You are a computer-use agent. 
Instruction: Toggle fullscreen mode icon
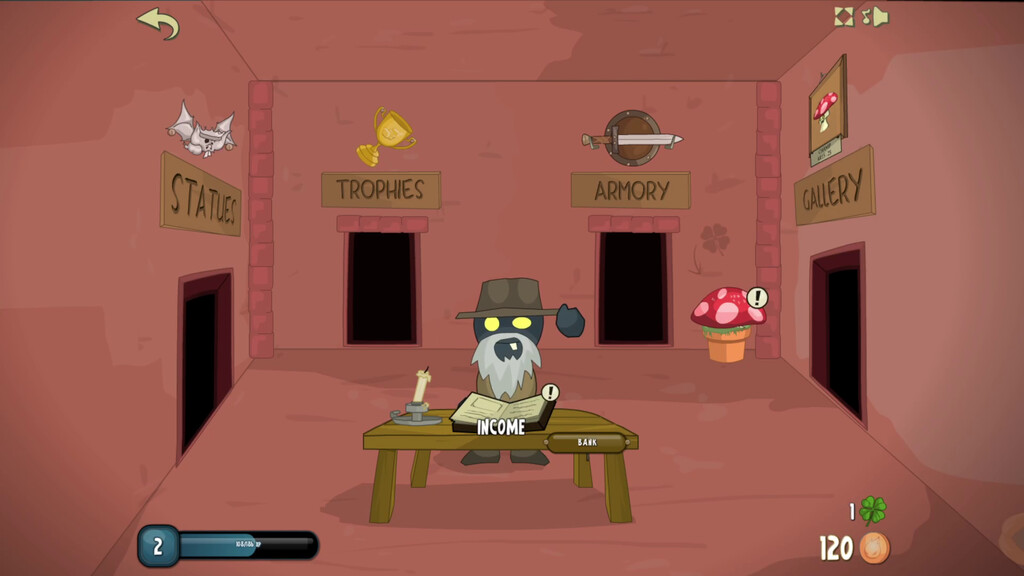[x=844, y=16]
